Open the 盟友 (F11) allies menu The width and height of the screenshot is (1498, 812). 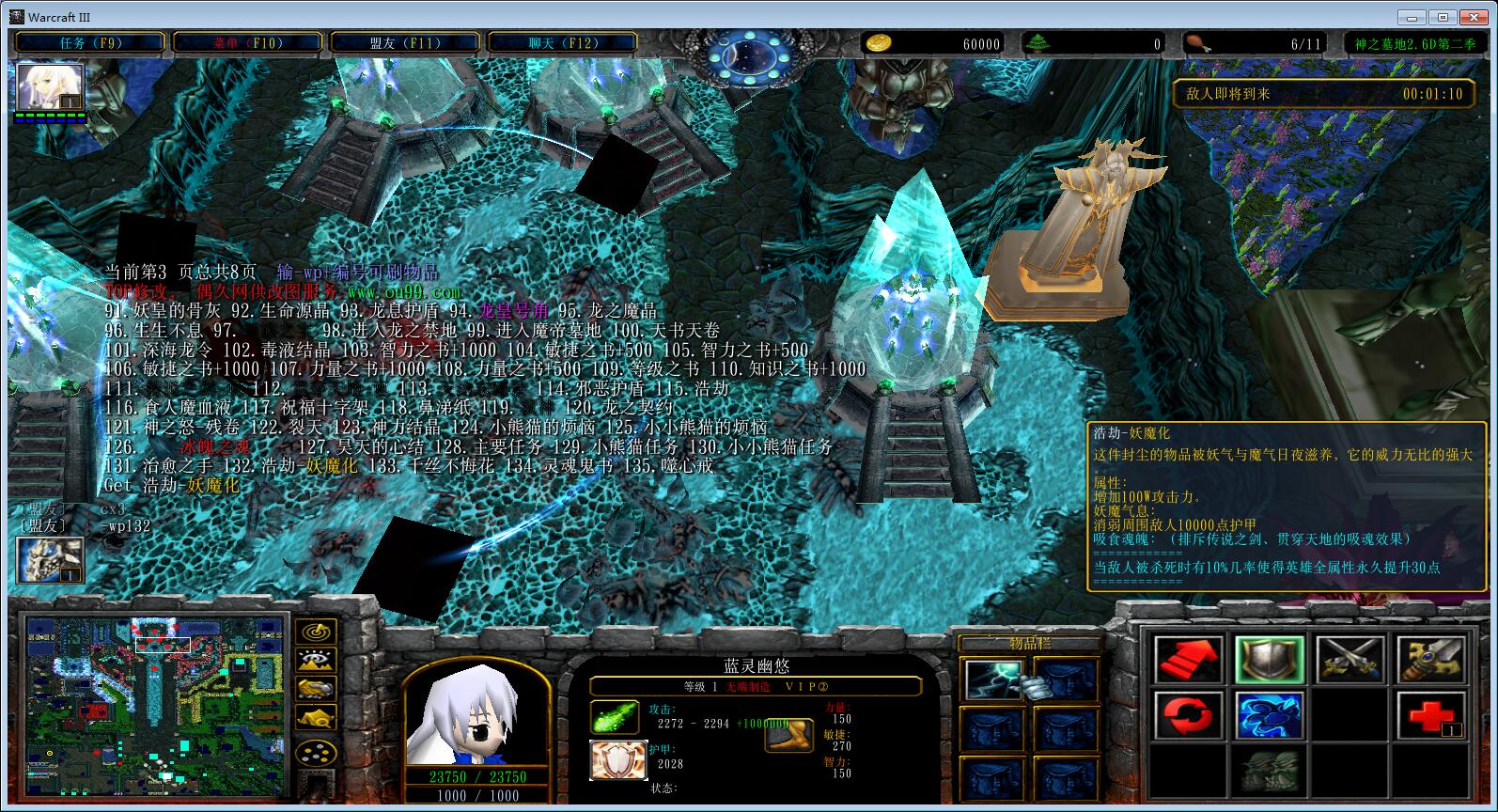404,43
